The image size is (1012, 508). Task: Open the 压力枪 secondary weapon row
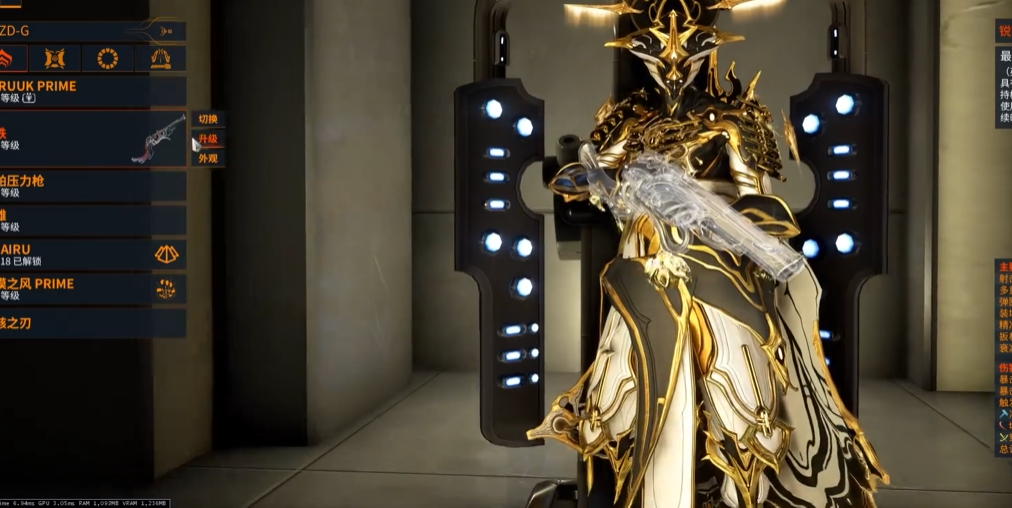pos(90,186)
